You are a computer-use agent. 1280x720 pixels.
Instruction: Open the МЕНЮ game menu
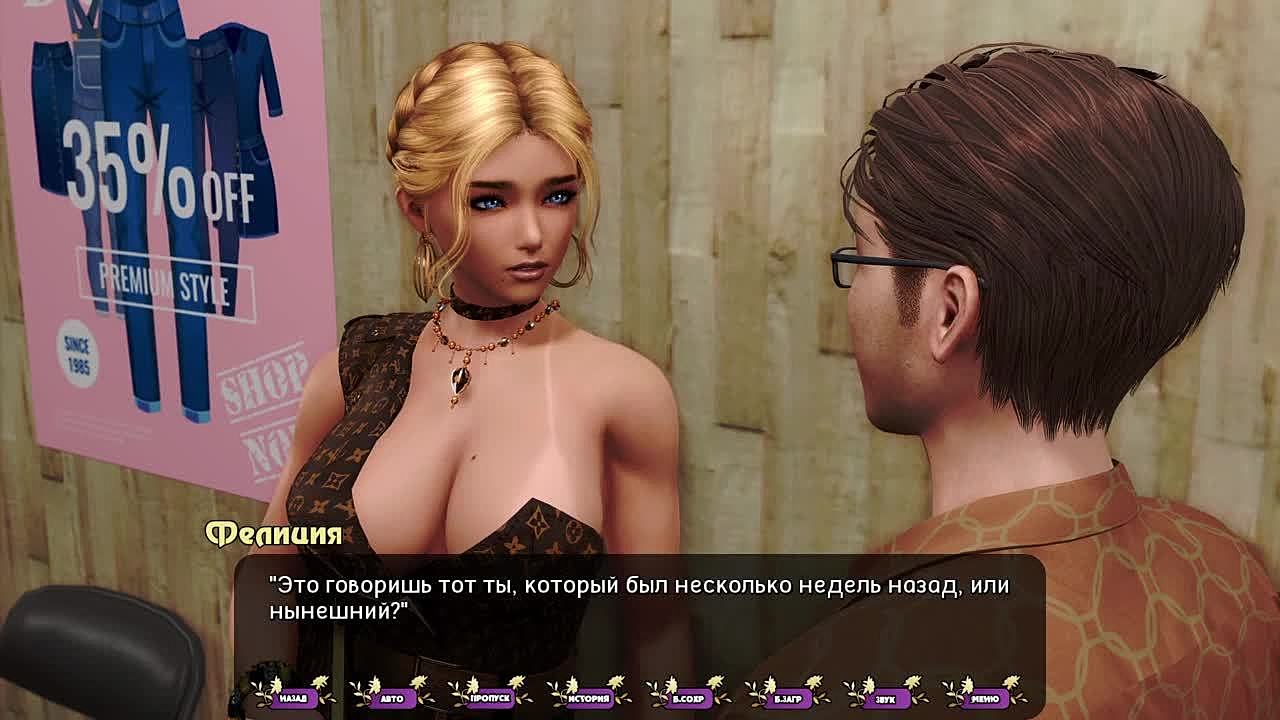click(984, 697)
